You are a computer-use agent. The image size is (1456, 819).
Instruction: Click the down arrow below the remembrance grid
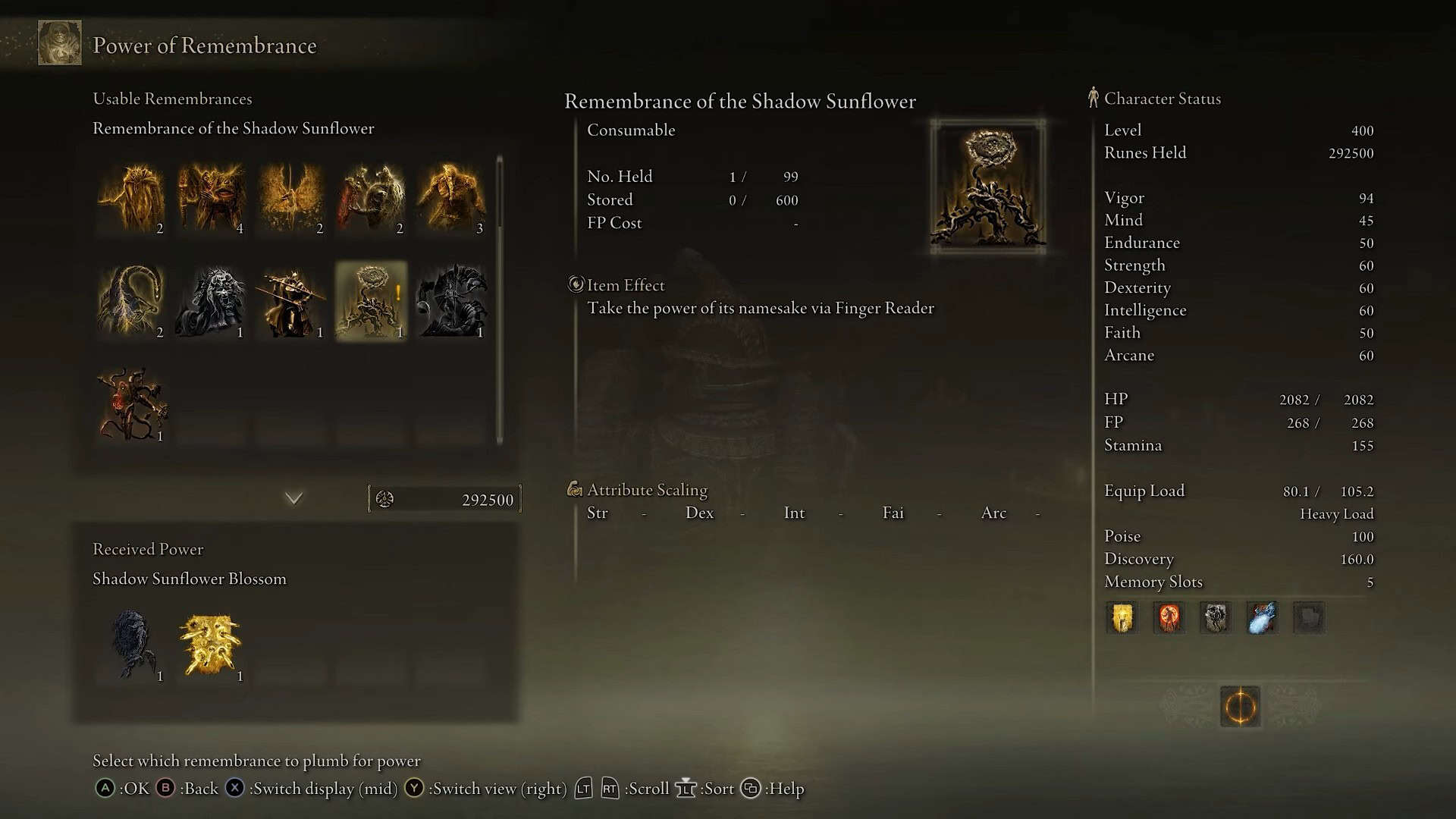293,498
